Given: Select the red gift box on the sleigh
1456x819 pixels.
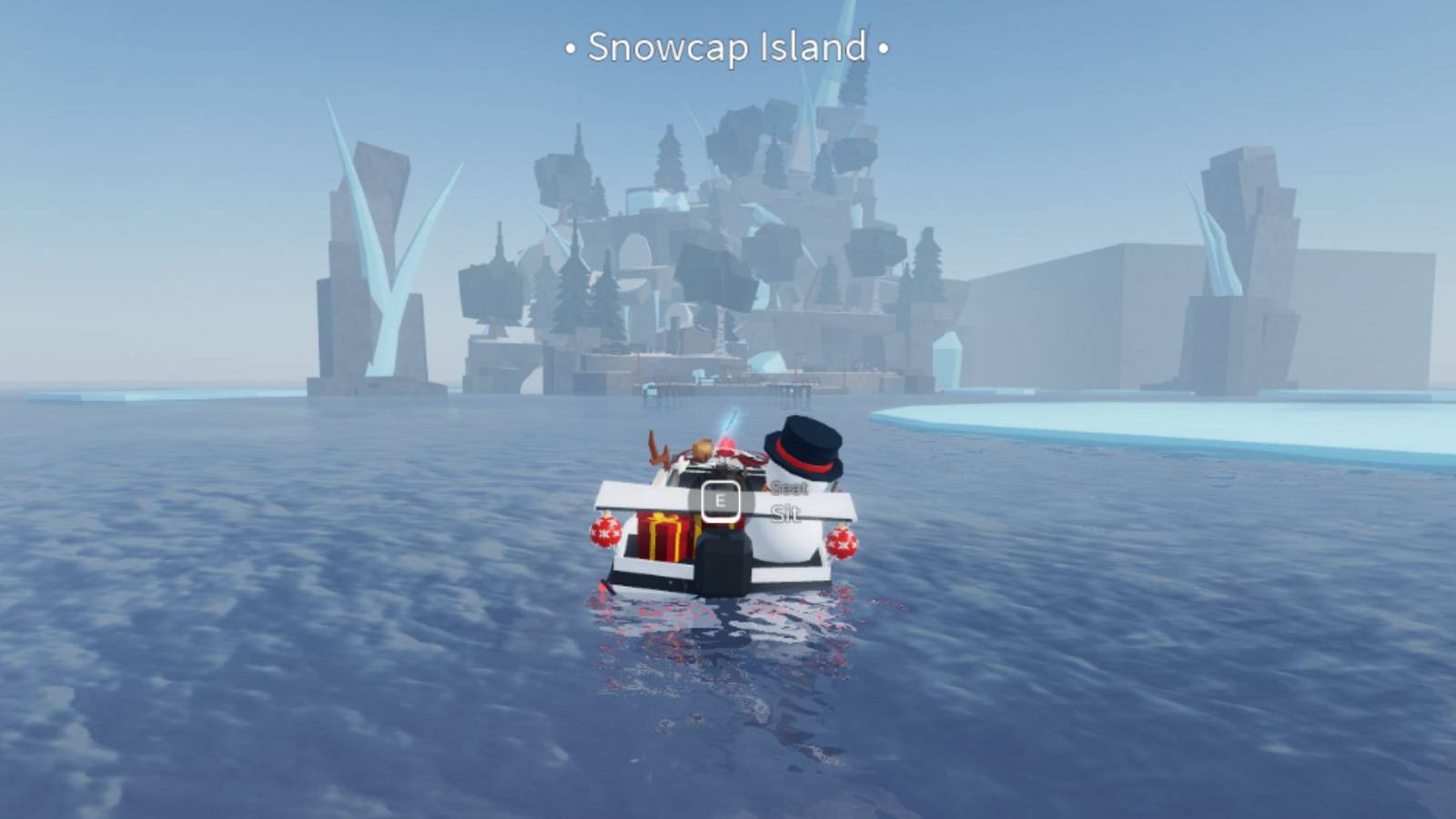Looking at the screenshot, I should (665, 535).
